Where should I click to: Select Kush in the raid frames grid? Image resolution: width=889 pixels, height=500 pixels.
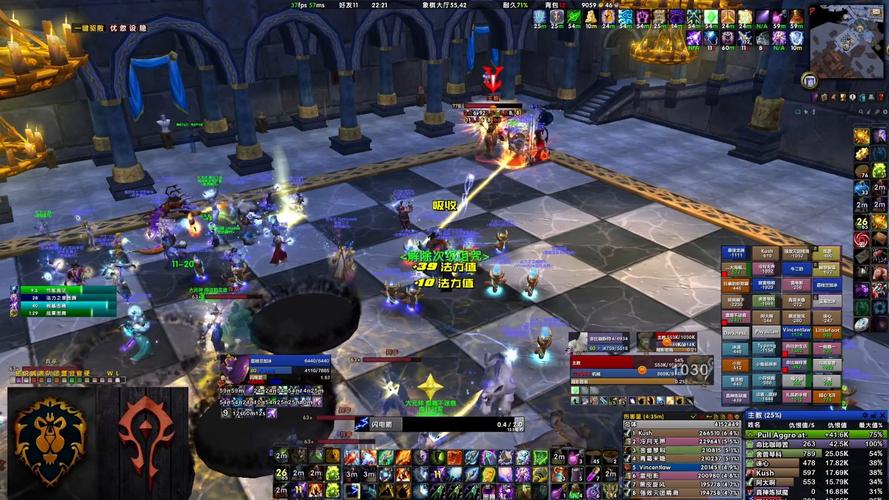[x=766, y=255]
